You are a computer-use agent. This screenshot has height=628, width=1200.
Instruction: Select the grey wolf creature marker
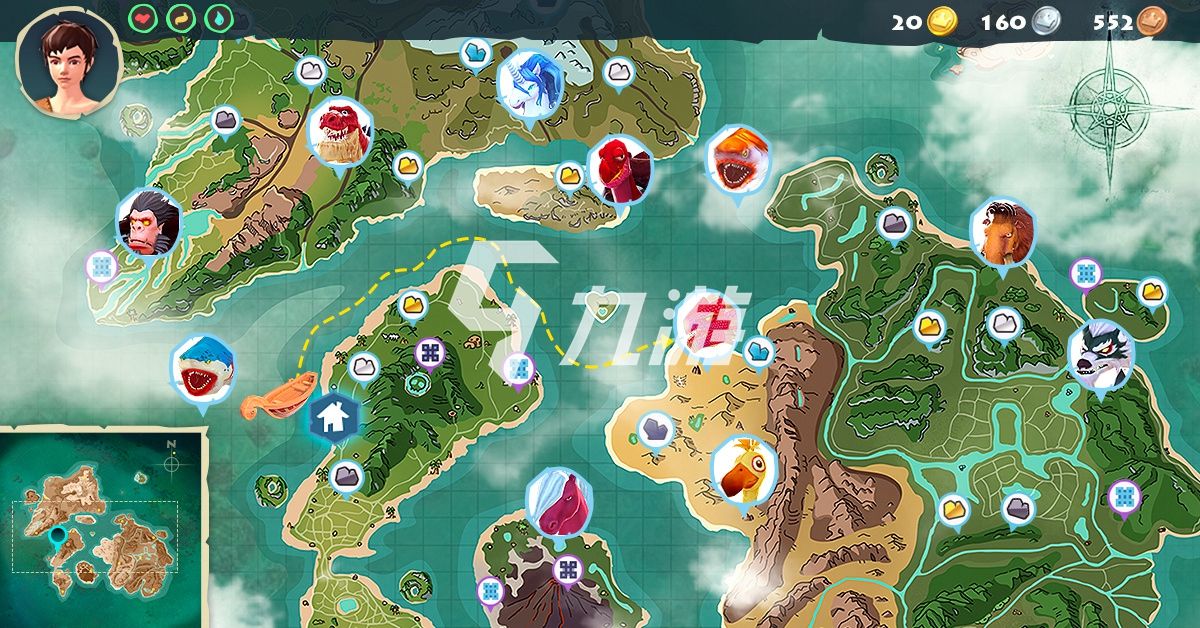[x=1100, y=355]
